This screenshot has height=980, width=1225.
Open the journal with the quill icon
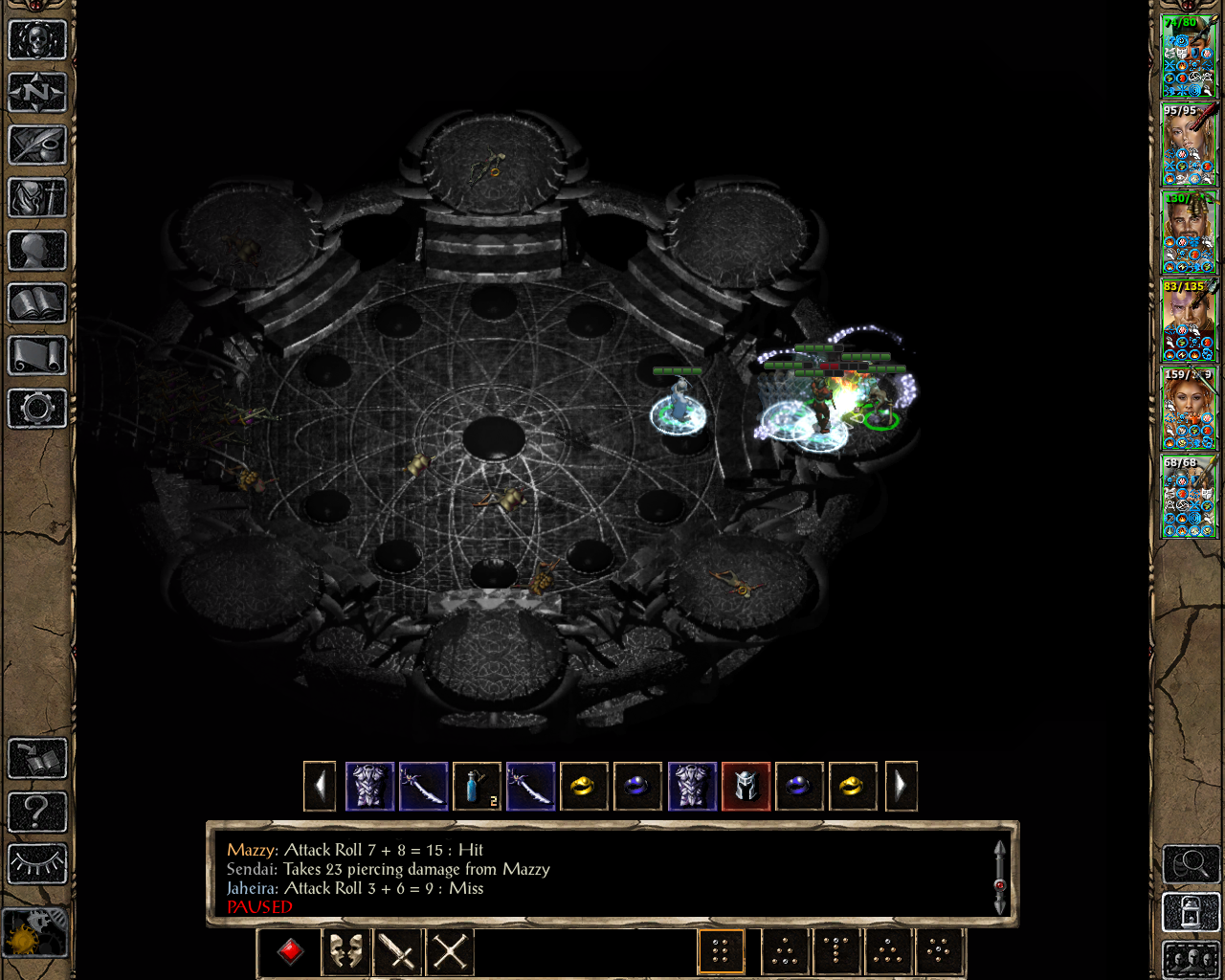coord(37,145)
